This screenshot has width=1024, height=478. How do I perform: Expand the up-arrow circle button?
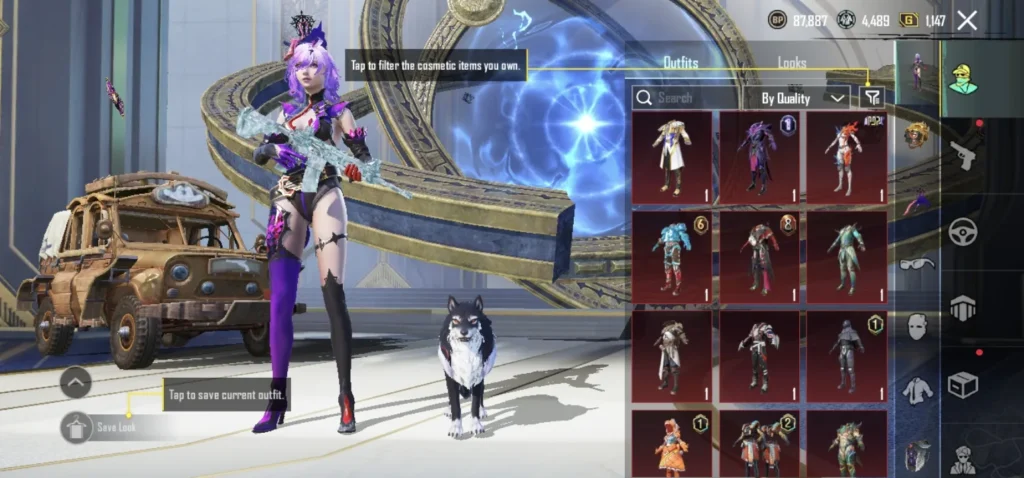click(x=76, y=382)
